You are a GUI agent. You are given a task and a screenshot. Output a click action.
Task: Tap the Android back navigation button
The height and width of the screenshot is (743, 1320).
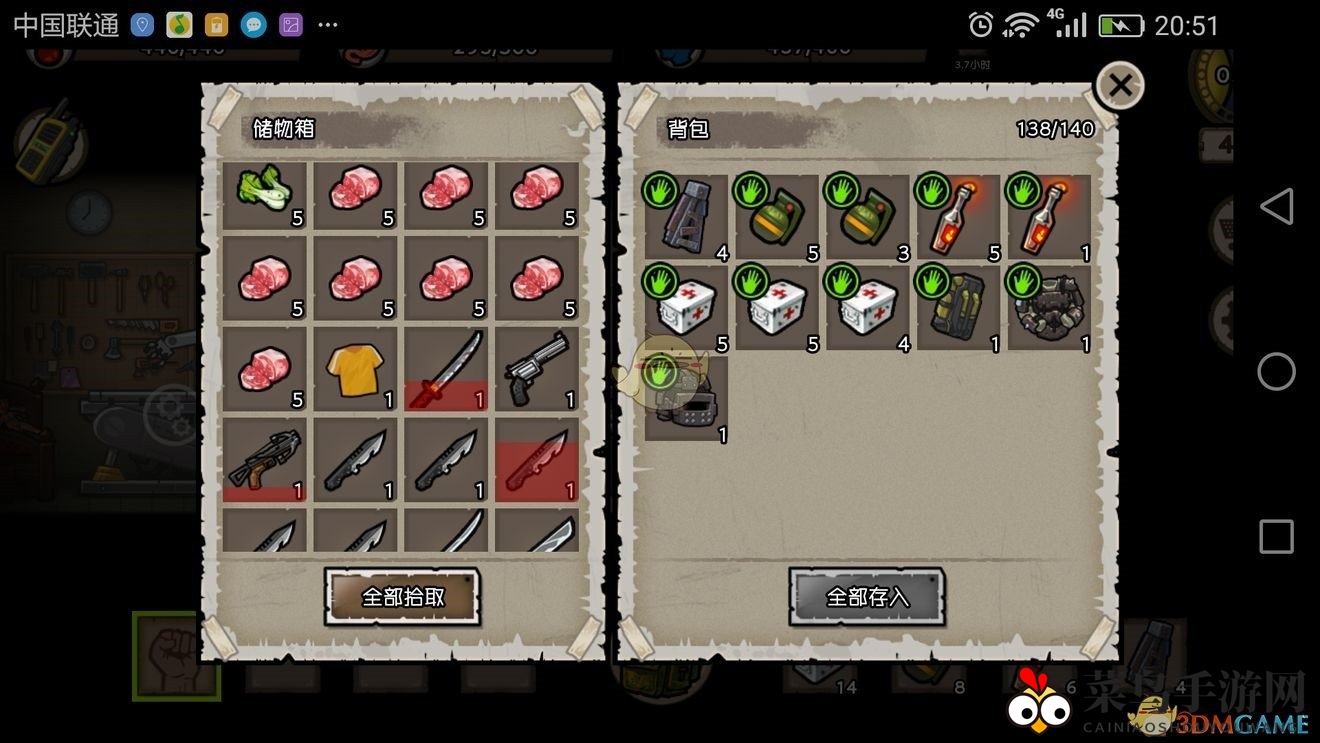(1276, 207)
